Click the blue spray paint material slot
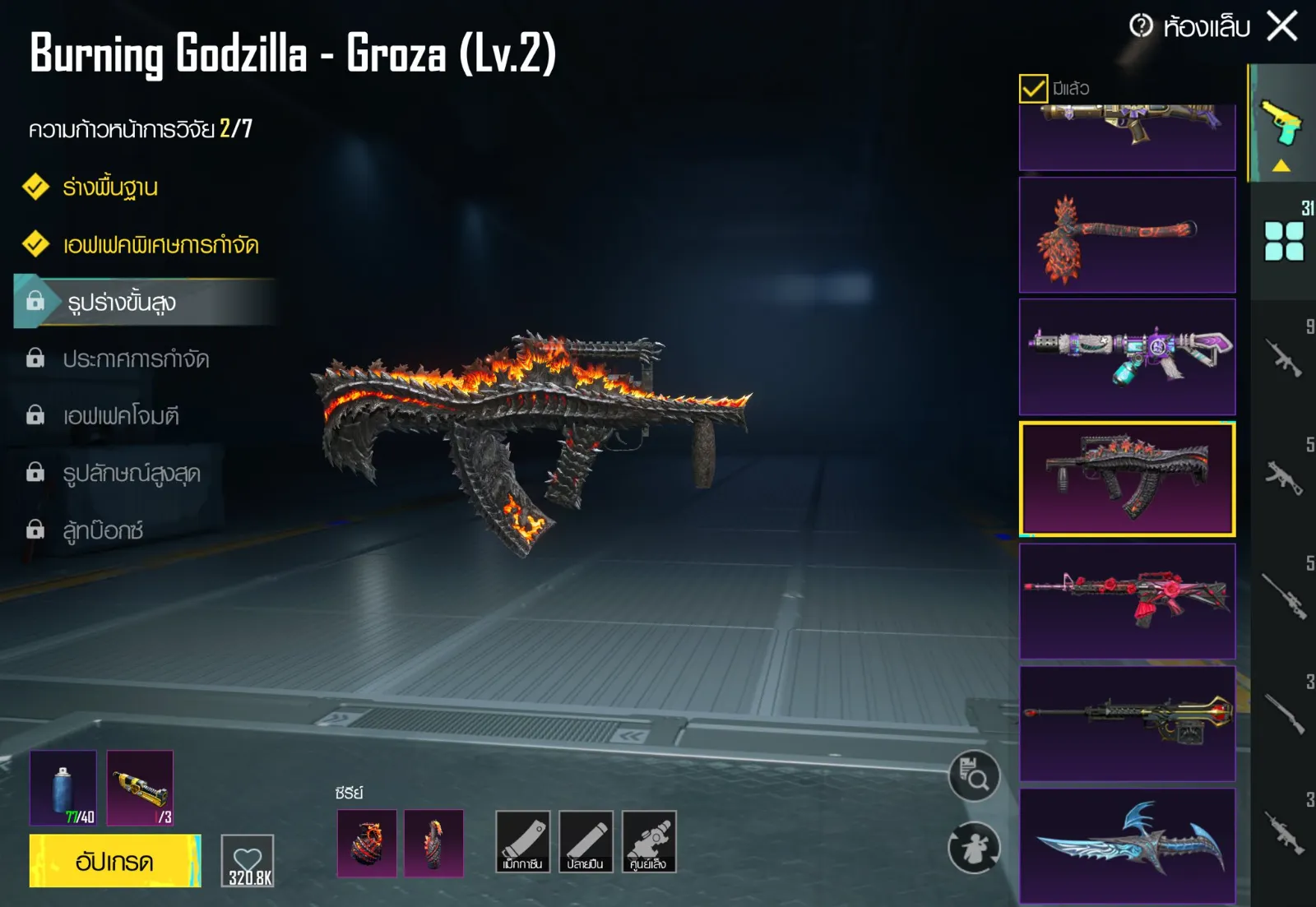This screenshot has height=907, width=1316. (x=63, y=788)
